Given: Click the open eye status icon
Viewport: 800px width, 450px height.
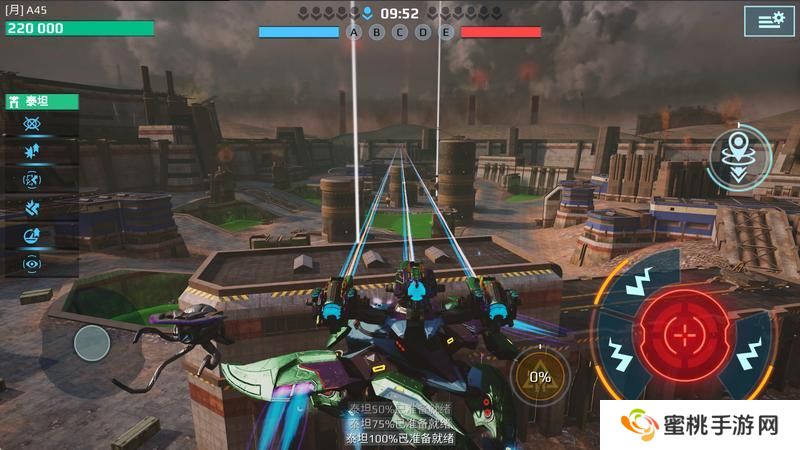Looking at the screenshot, I should tap(32, 264).
